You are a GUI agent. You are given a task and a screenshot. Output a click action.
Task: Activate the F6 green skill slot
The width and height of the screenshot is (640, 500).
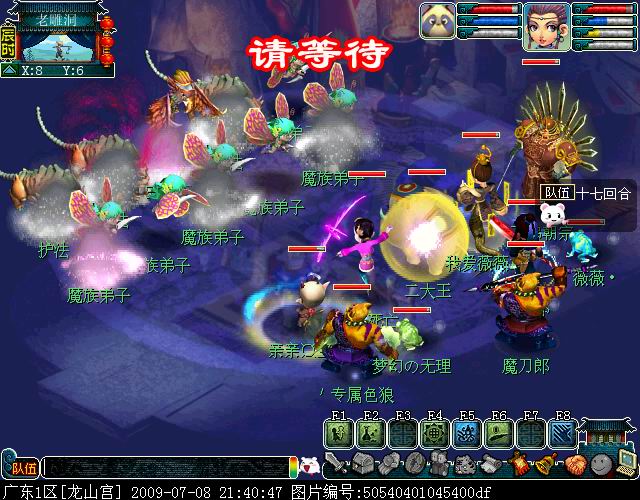pos(498,432)
